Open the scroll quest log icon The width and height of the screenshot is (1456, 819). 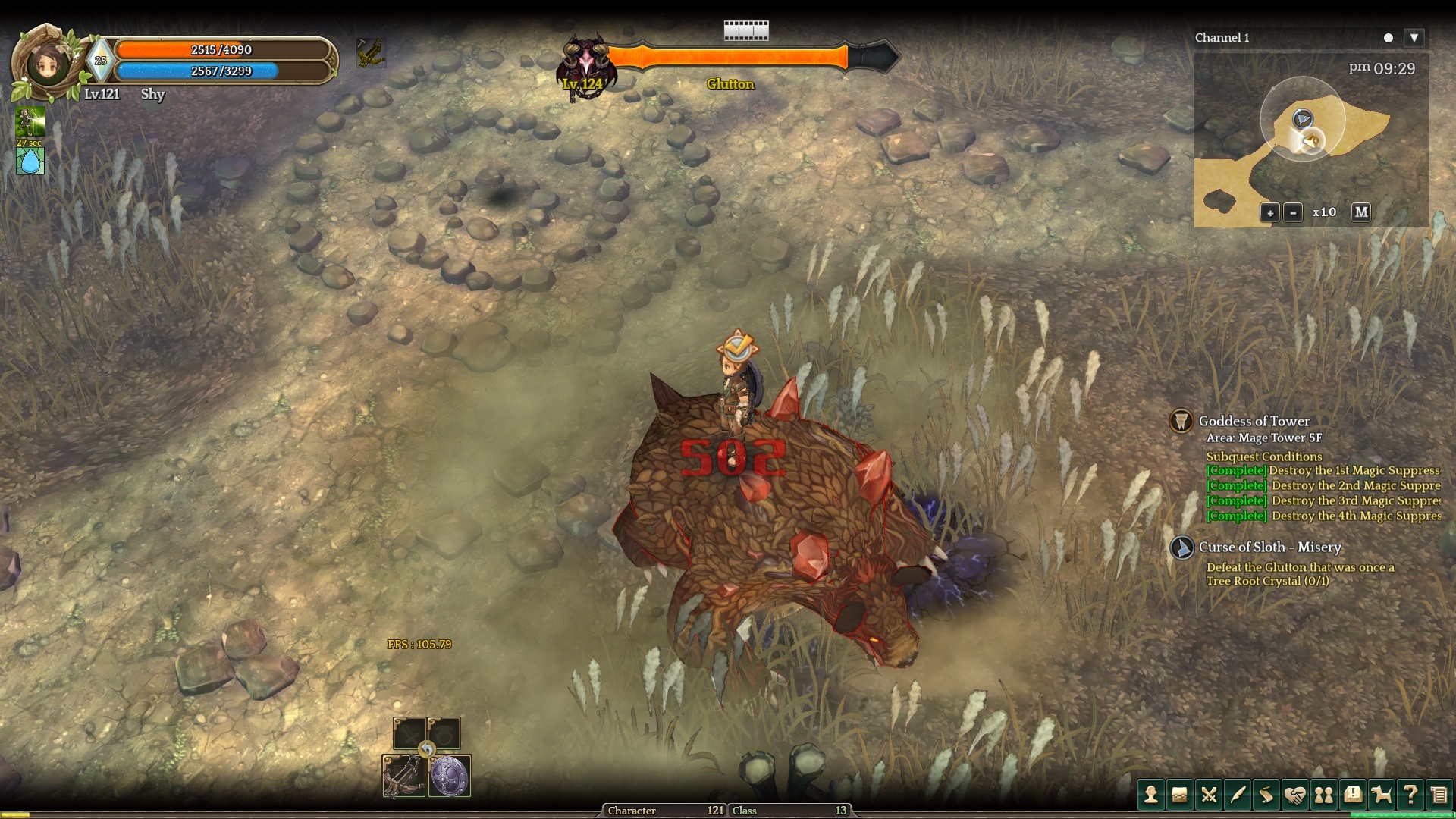click(x=1266, y=795)
